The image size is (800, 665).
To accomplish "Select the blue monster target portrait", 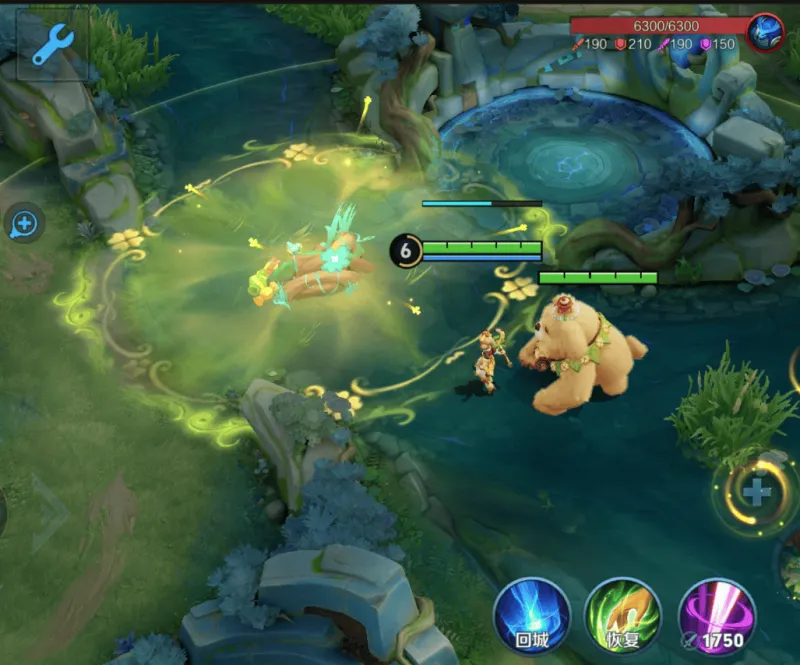I will 766,34.
